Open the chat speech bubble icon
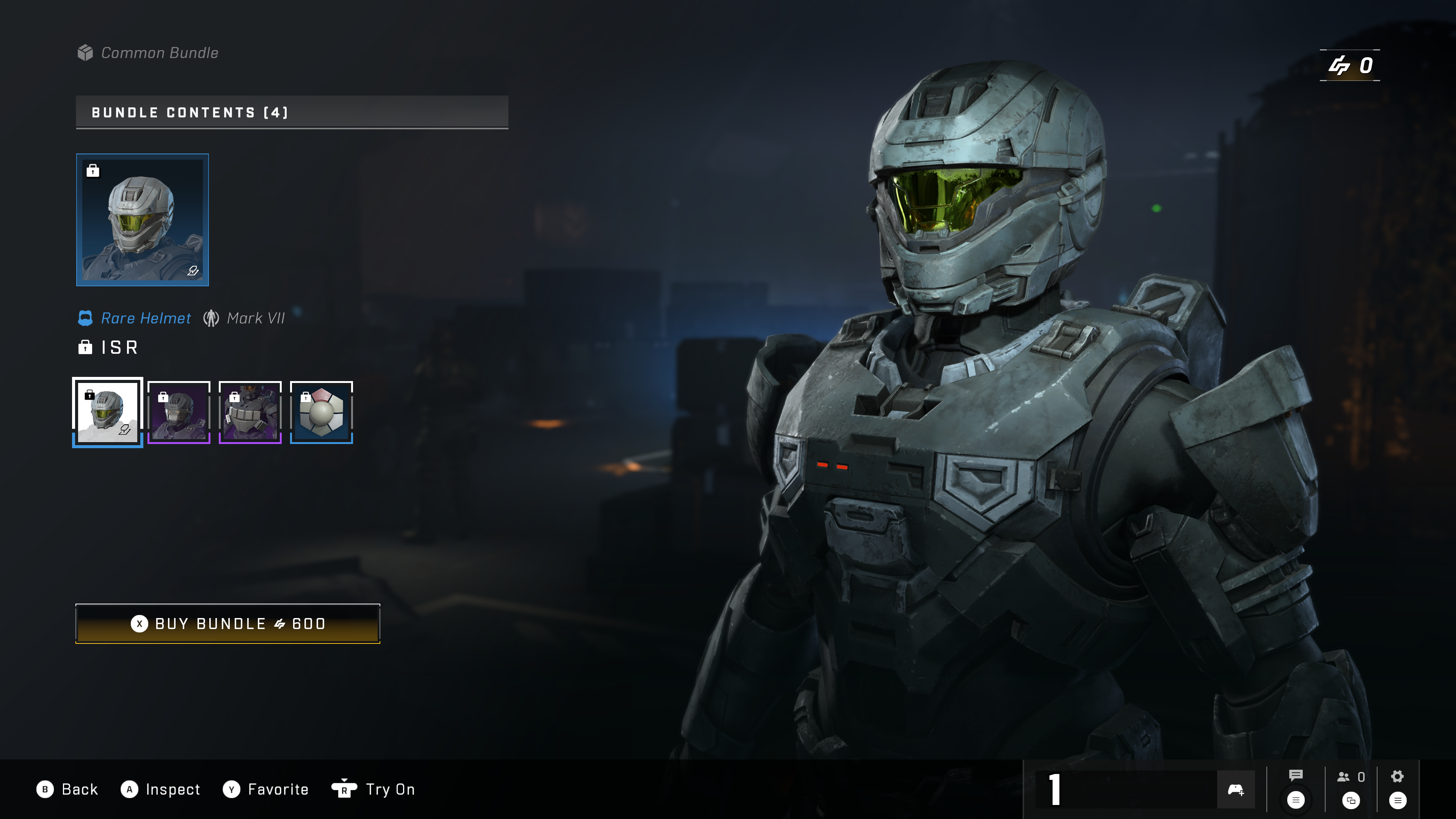Viewport: 1456px width, 819px height. (1296, 776)
